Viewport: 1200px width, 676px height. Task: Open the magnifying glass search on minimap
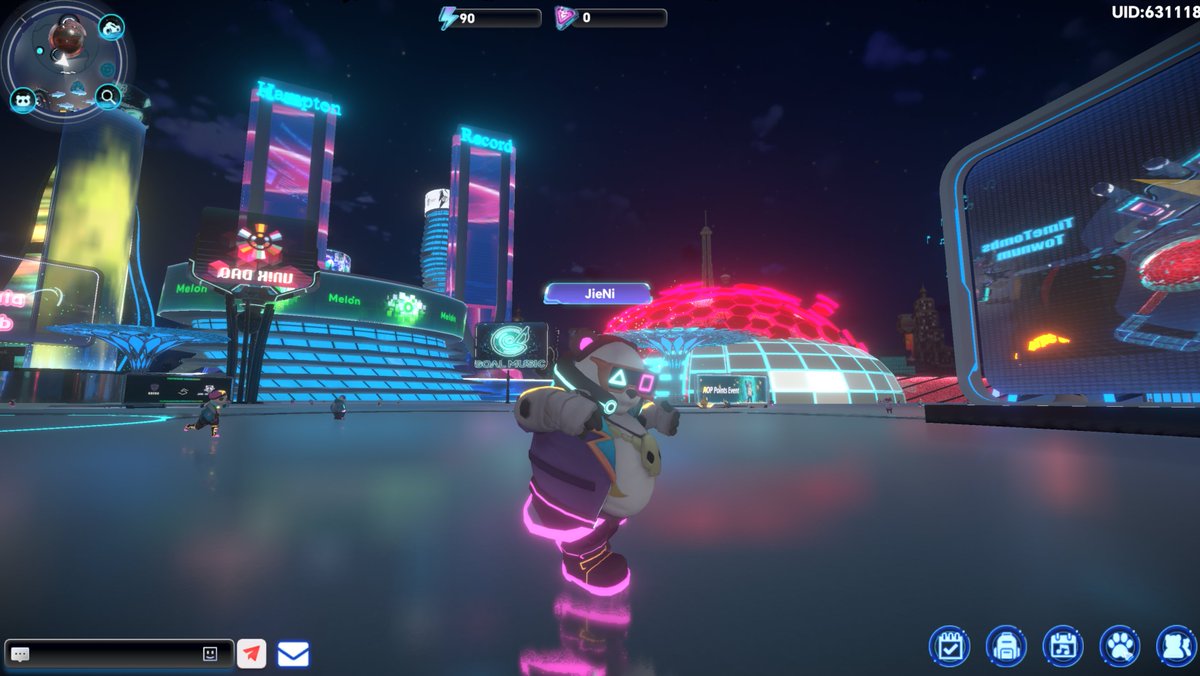(x=108, y=96)
